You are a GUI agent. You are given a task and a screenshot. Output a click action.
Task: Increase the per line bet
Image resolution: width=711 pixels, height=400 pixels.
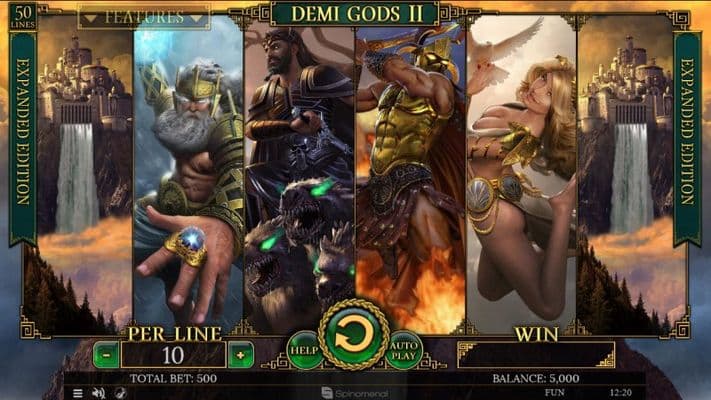(240, 354)
